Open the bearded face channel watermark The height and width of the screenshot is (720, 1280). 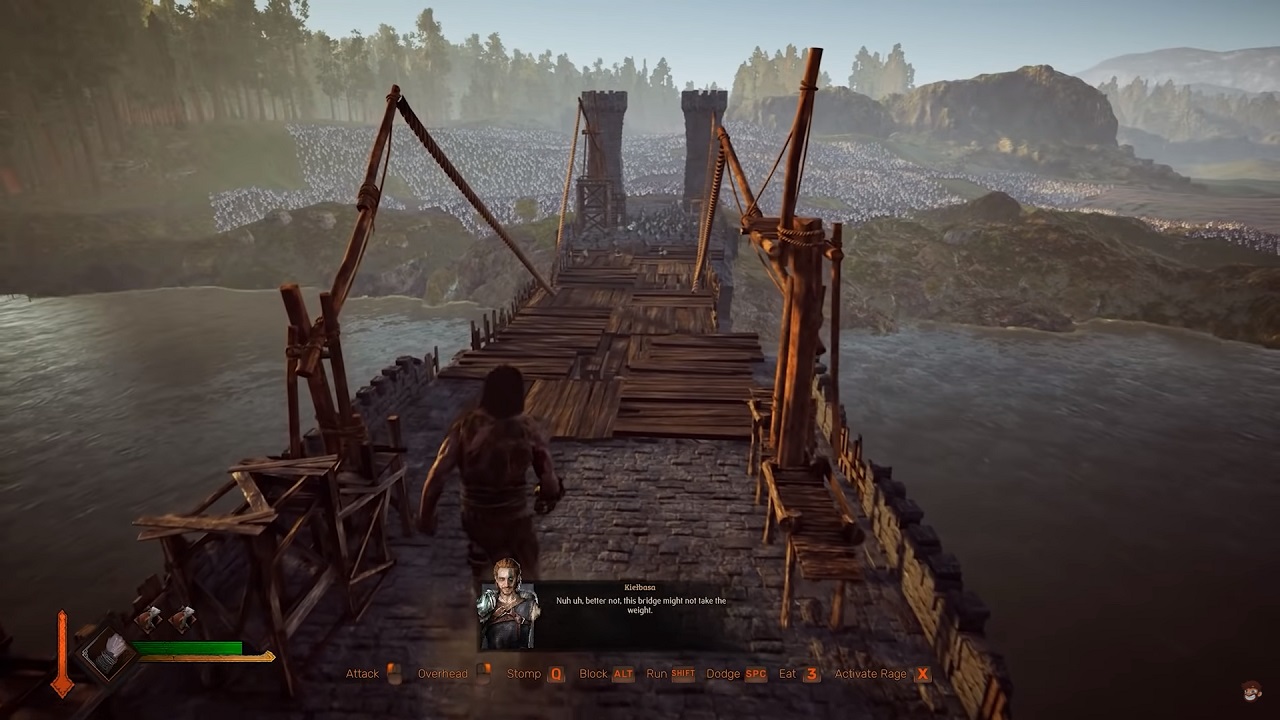(x=1253, y=692)
